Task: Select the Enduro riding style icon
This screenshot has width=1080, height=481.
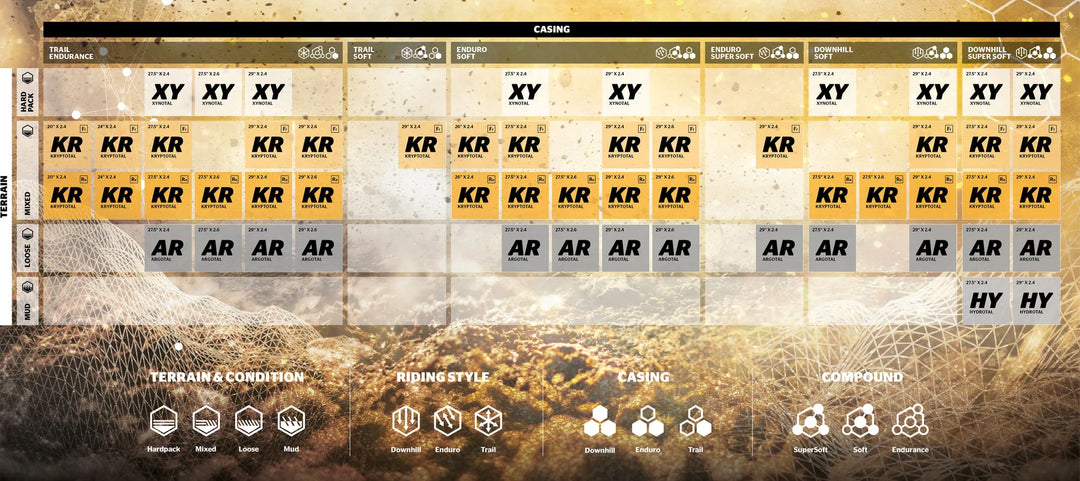Action: [x=447, y=420]
